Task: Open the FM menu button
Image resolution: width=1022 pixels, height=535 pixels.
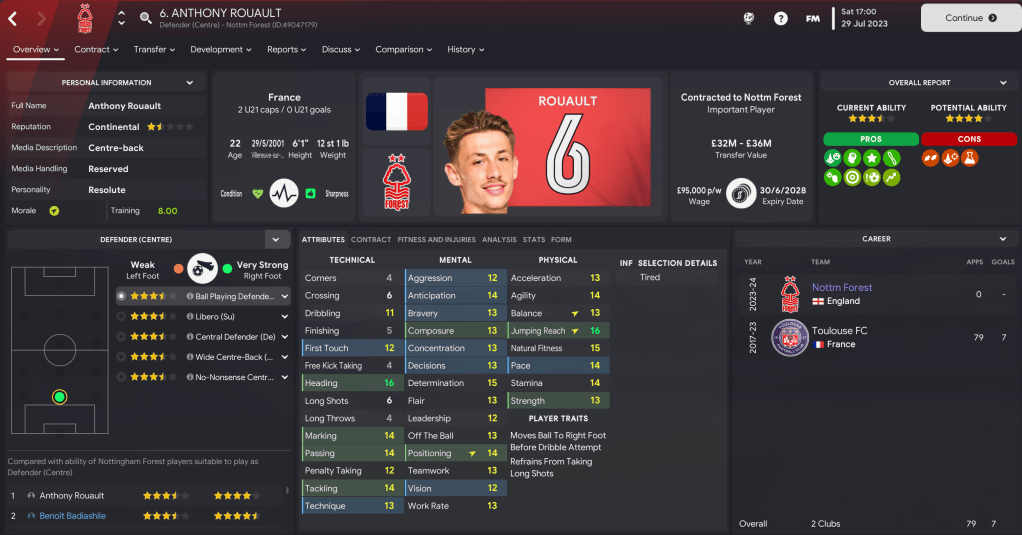Action: pos(813,18)
